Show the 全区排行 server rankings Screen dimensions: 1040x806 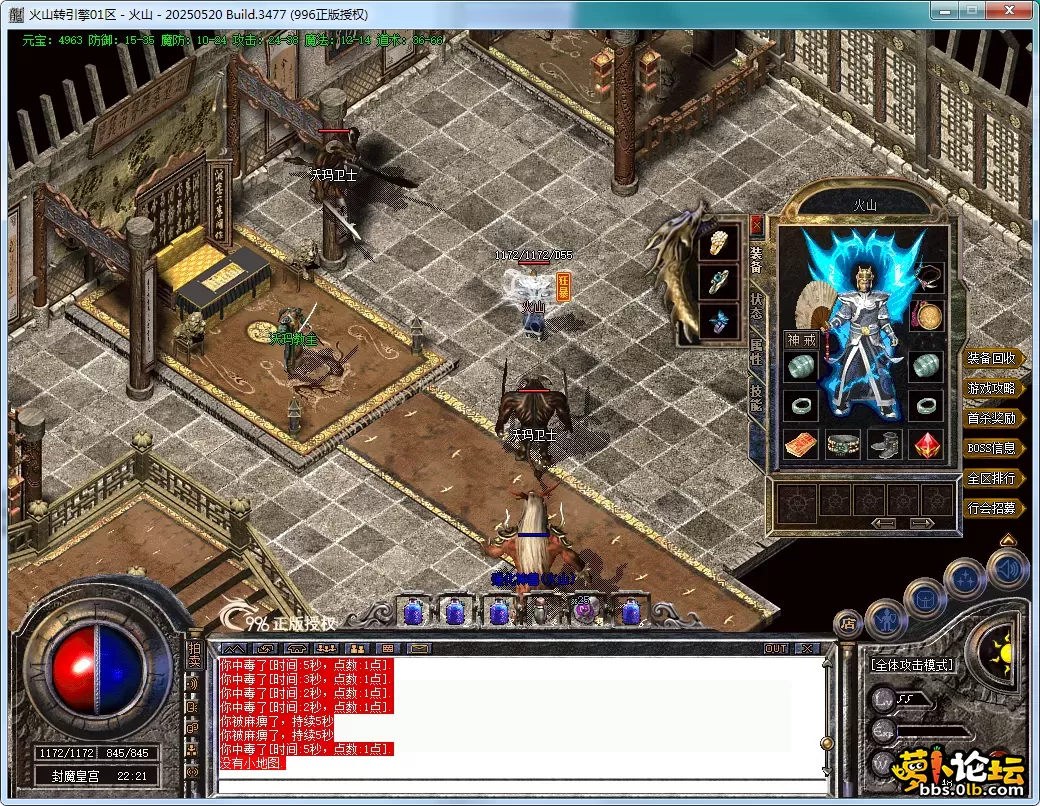tap(993, 478)
